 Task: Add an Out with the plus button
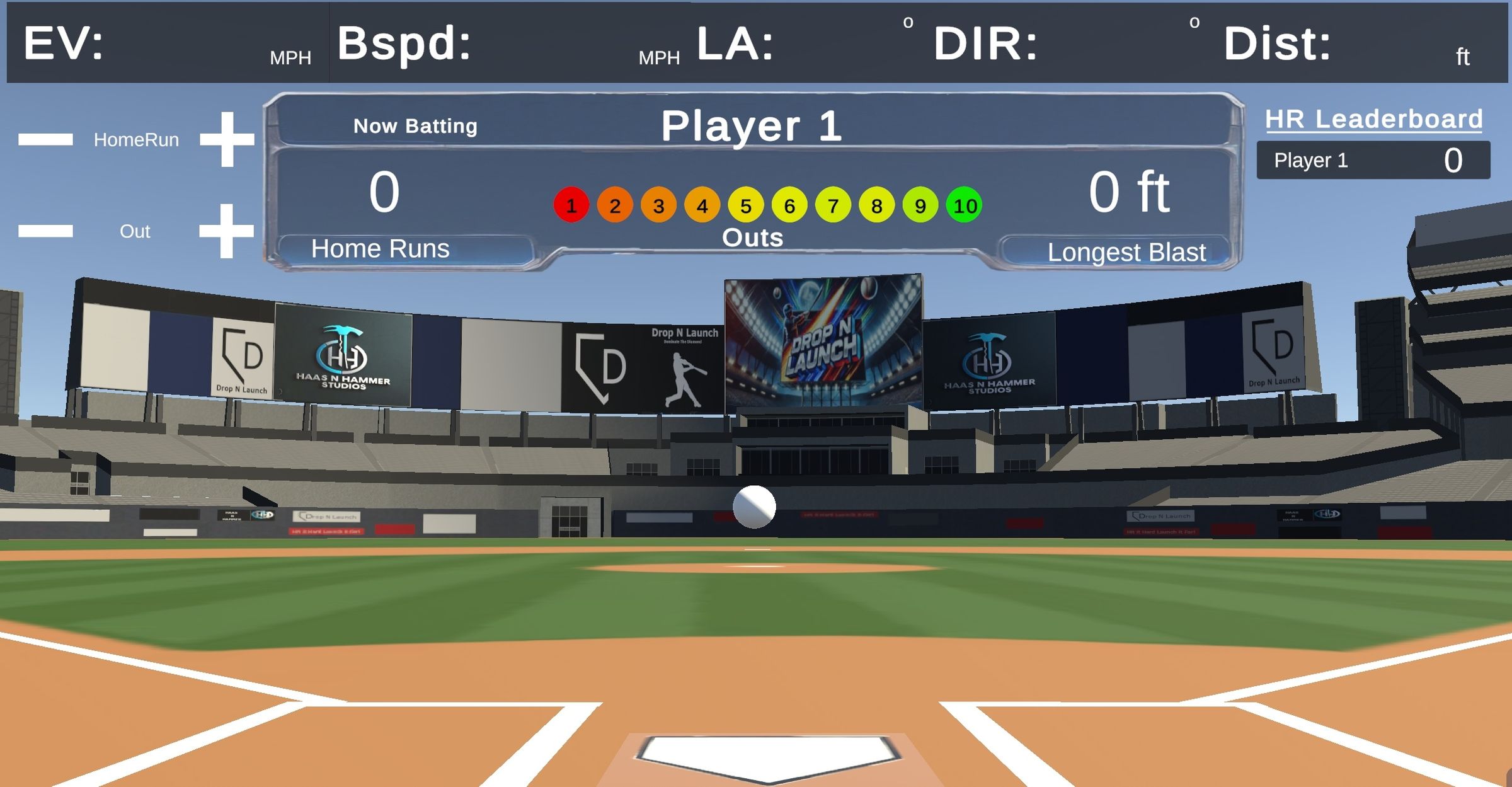pos(226,231)
